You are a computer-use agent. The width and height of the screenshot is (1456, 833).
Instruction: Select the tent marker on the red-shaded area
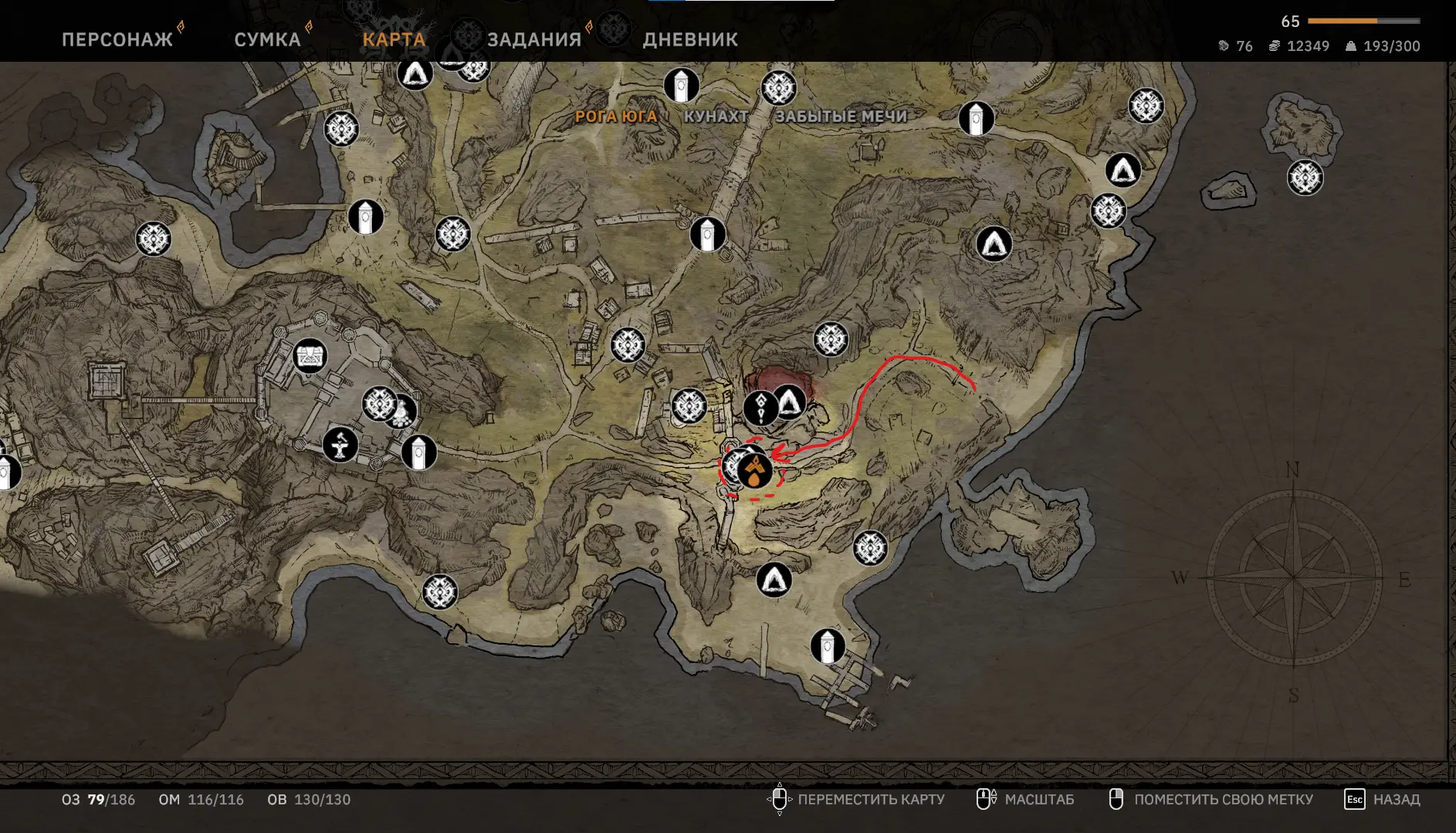pyautogui.click(x=791, y=401)
